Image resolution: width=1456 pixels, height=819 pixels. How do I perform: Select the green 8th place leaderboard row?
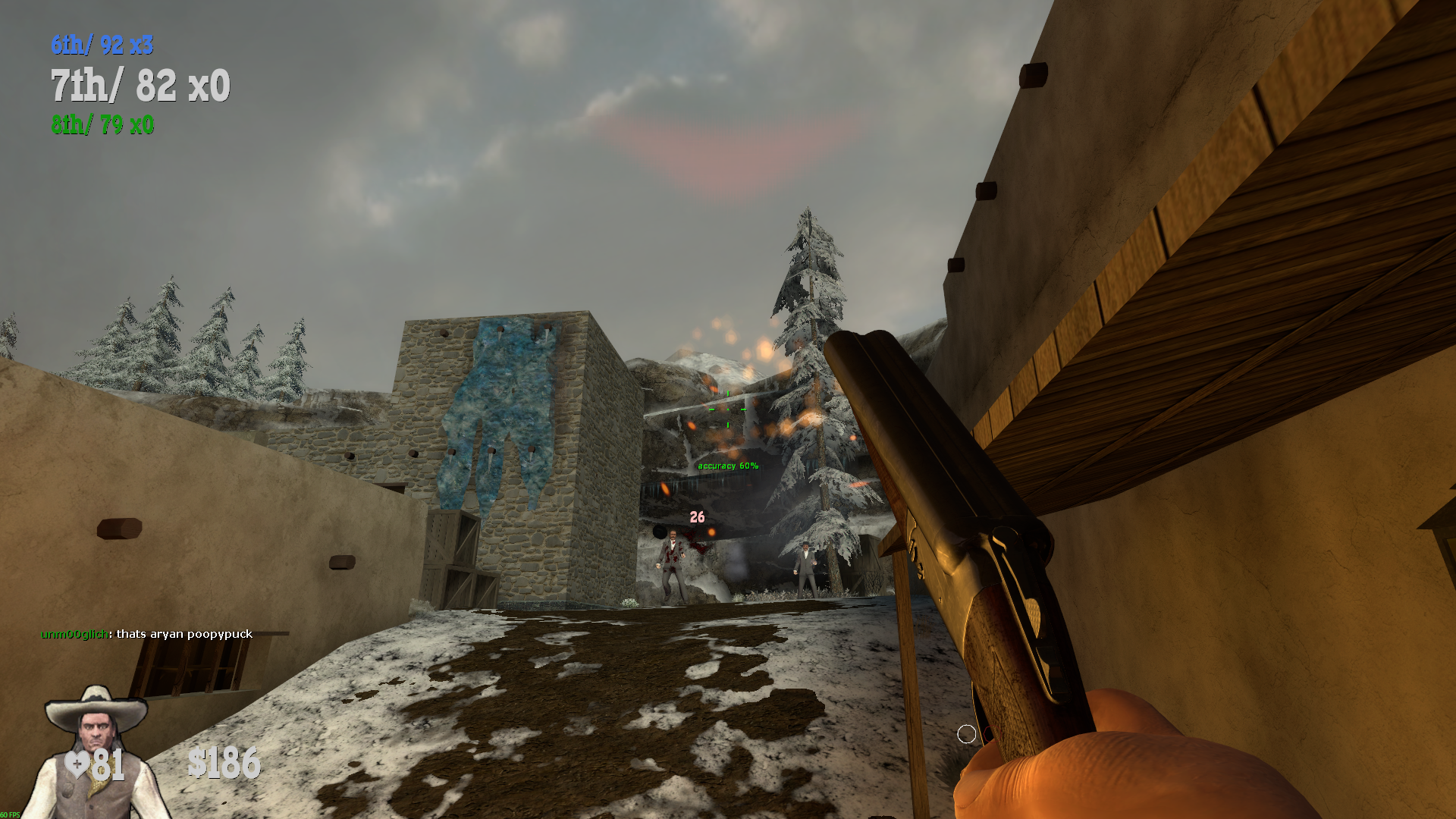[x=102, y=124]
